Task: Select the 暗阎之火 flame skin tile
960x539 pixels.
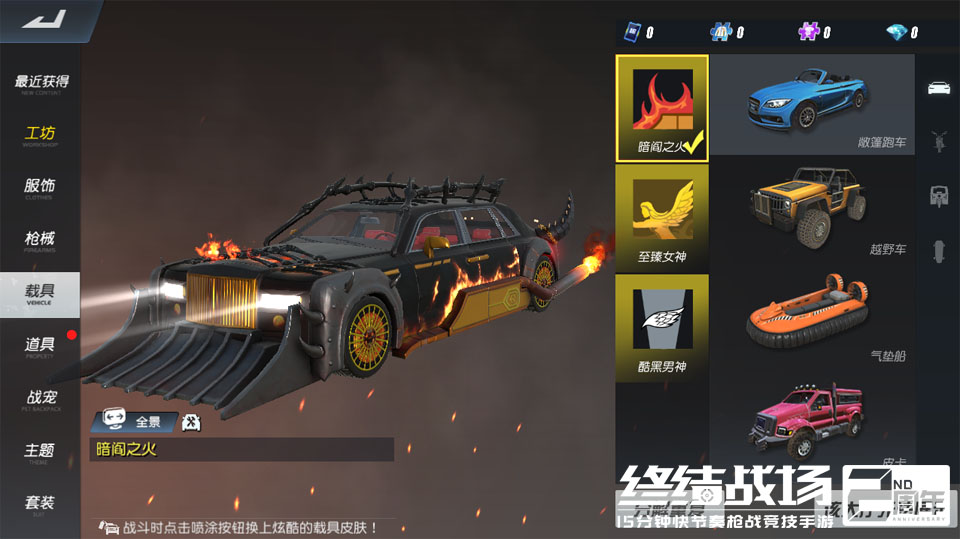Action: 662,106
